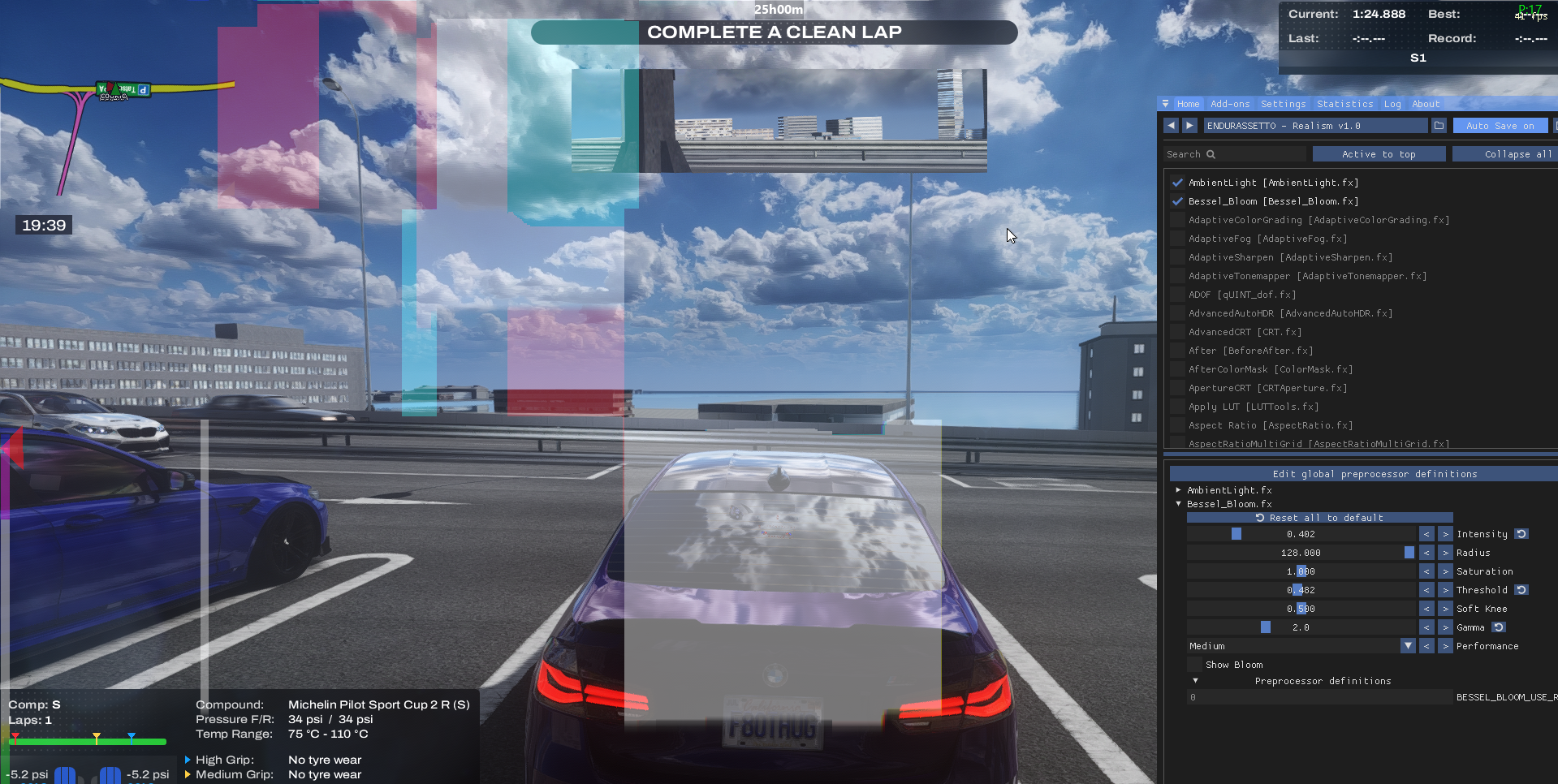Select the About tab
Image resolution: width=1558 pixels, height=784 pixels.
pos(1426,104)
